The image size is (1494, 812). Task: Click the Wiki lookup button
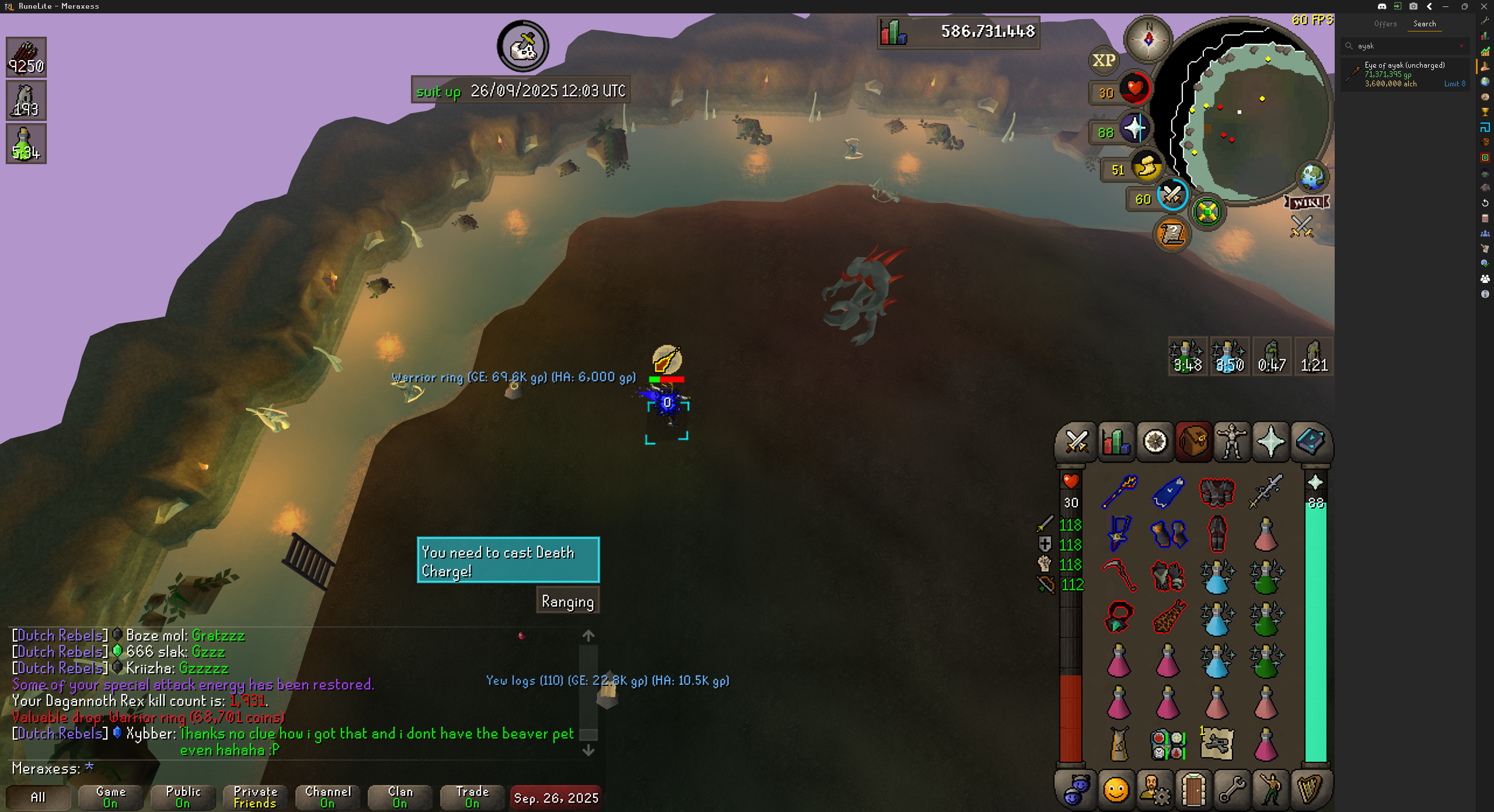pos(1307,202)
